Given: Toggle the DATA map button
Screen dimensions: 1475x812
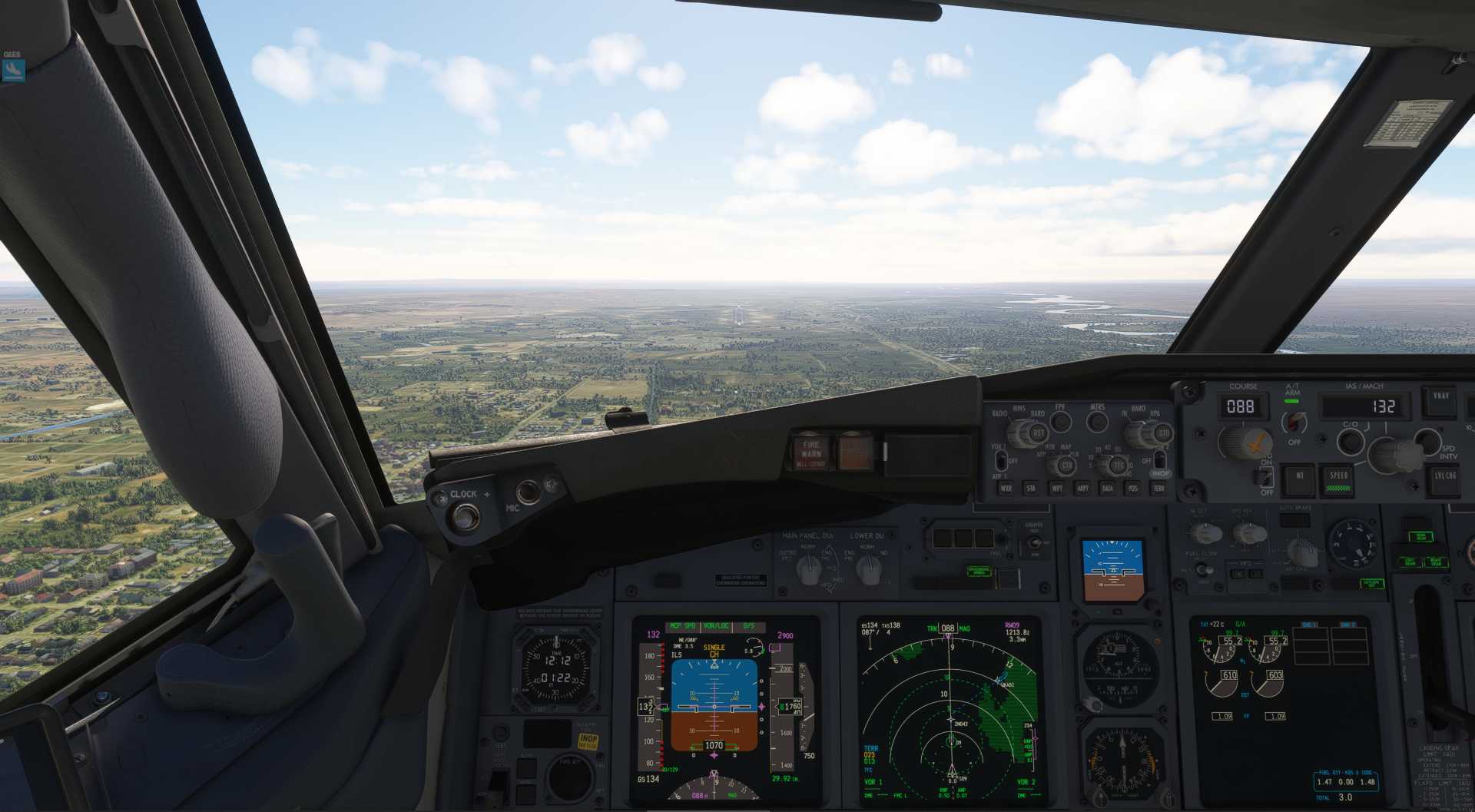Looking at the screenshot, I should click(x=1107, y=488).
